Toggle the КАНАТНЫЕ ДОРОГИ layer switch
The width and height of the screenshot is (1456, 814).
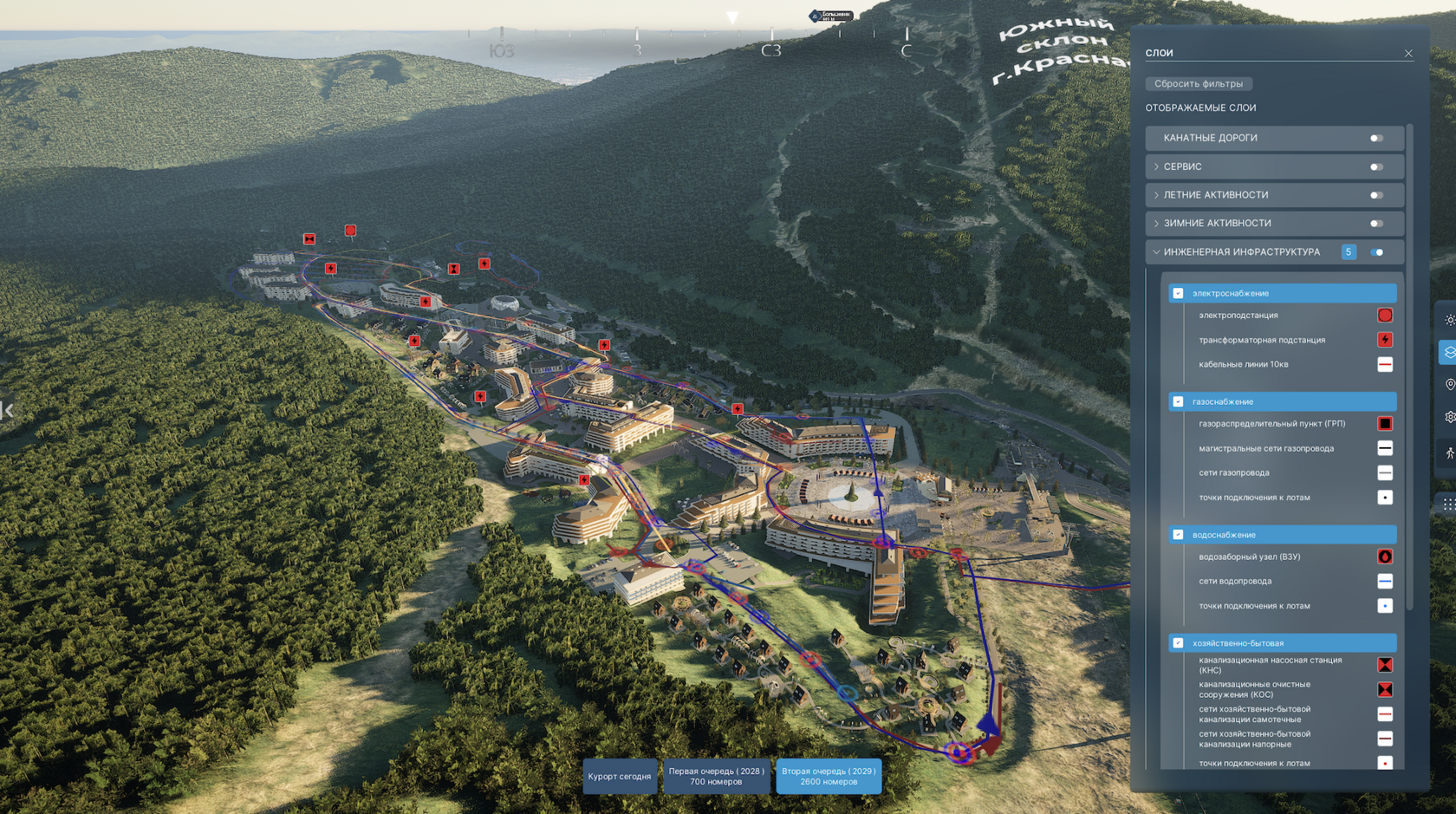1376,139
